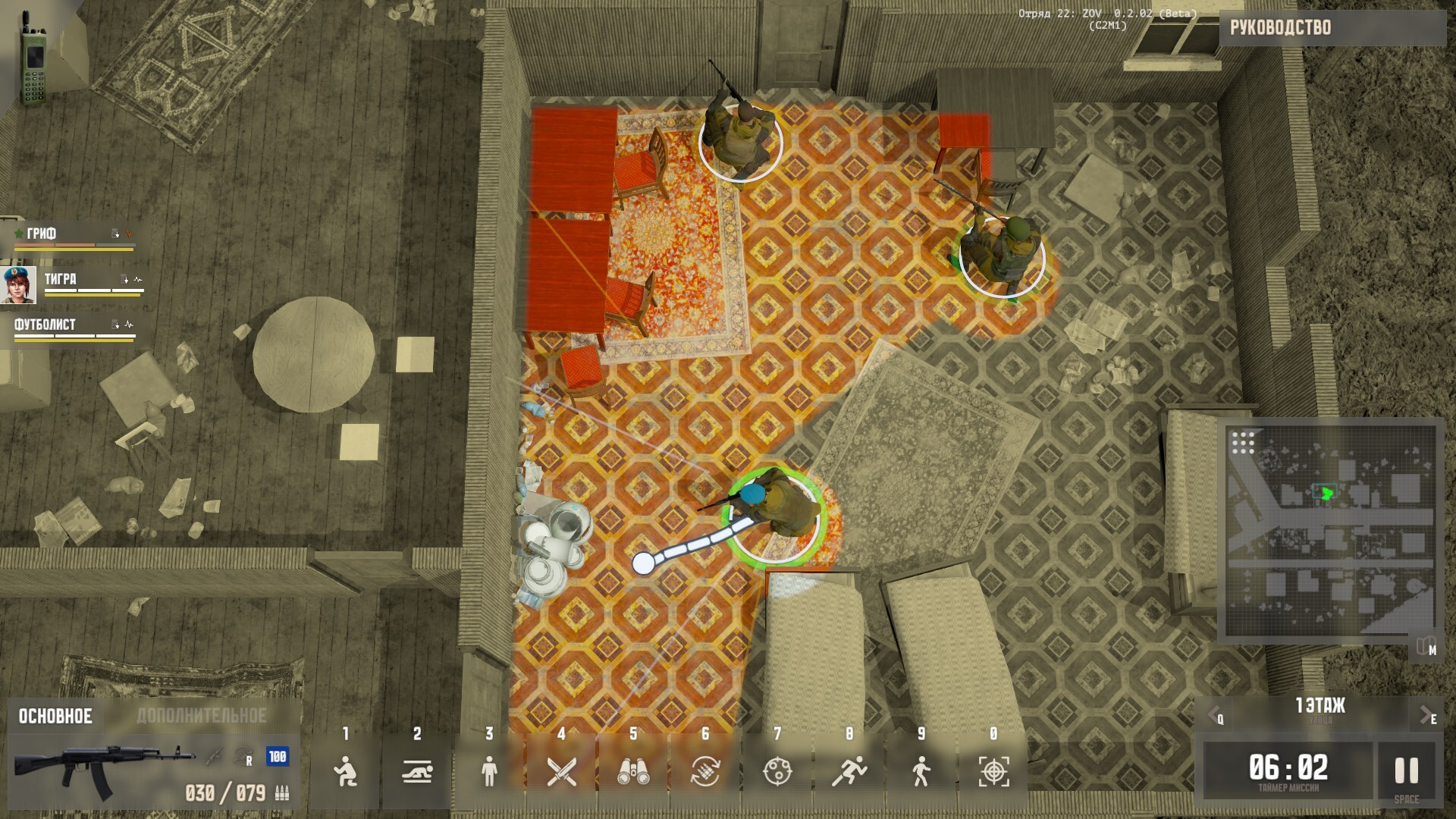
Task: Select the round crosshair aim icon
Action: [x=777, y=772]
